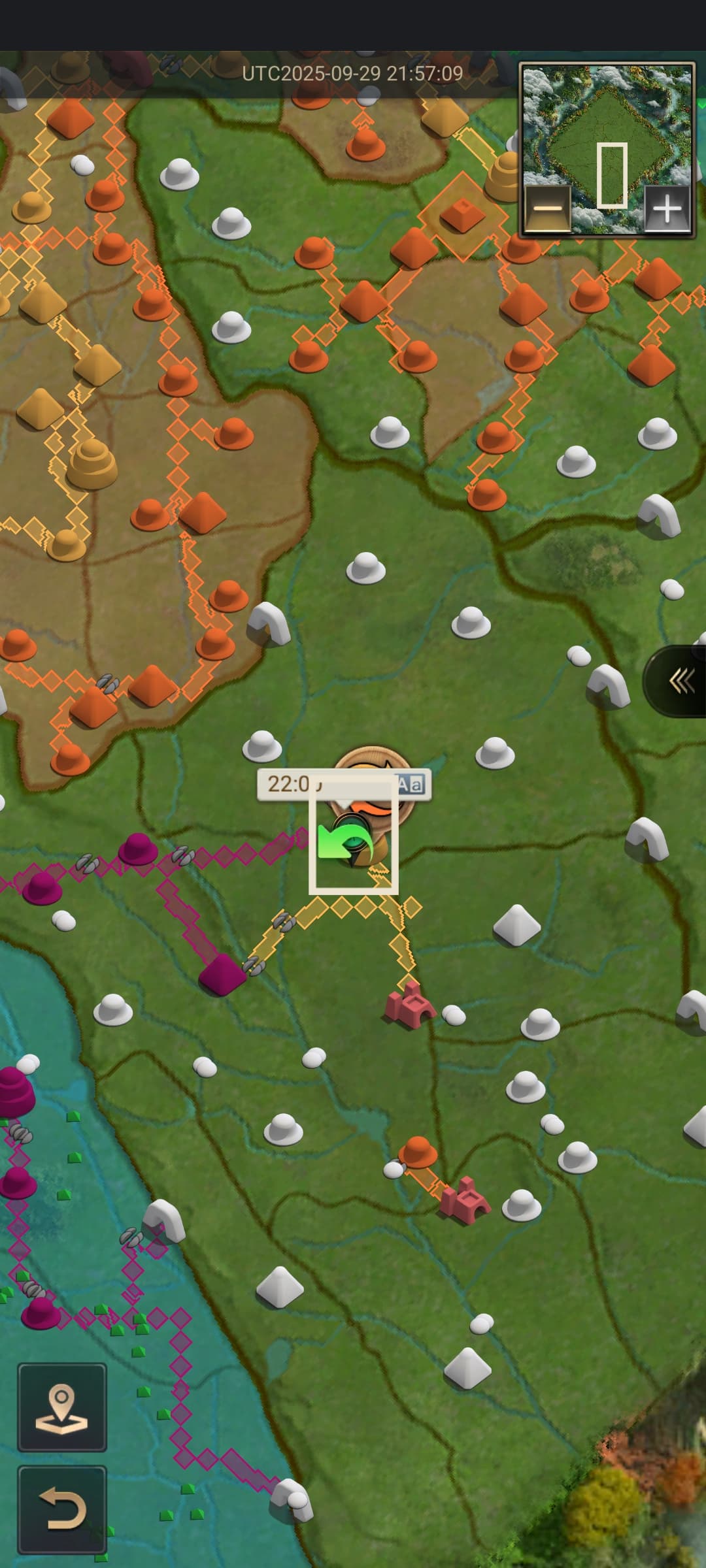Click the green return arrow marker

[x=344, y=843]
